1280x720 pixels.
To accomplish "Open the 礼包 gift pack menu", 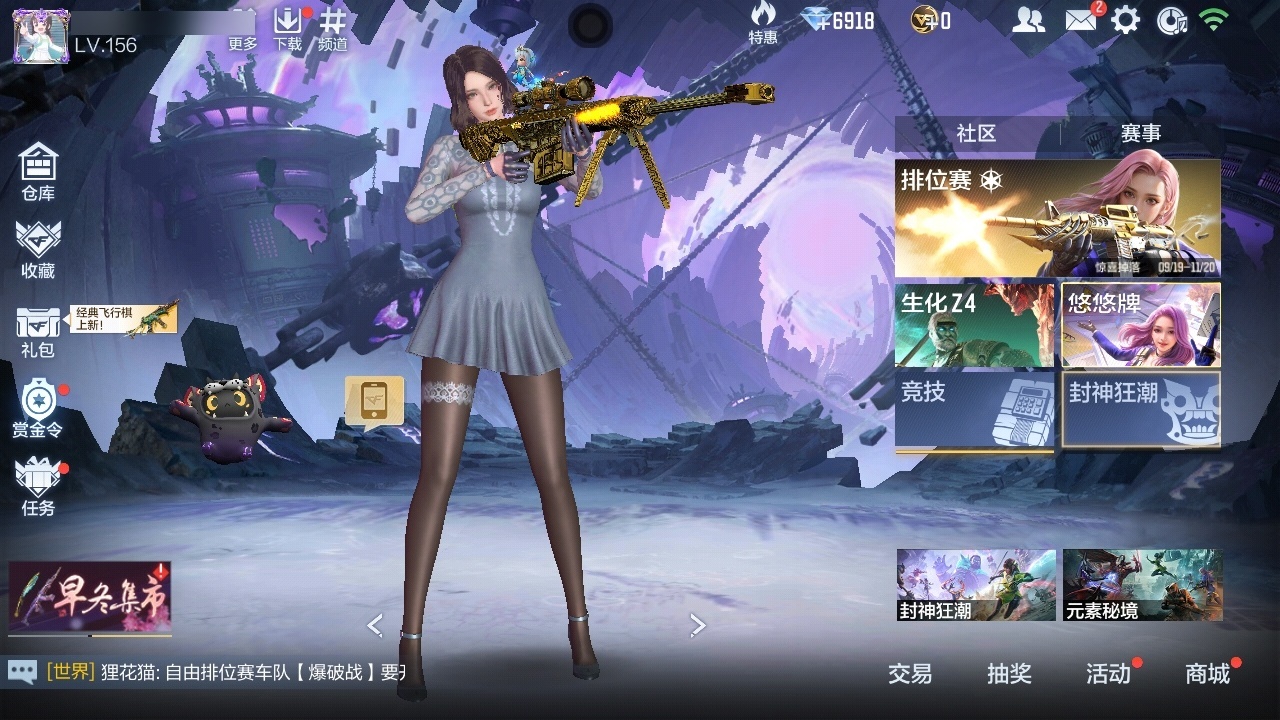I will (x=38, y=331).
